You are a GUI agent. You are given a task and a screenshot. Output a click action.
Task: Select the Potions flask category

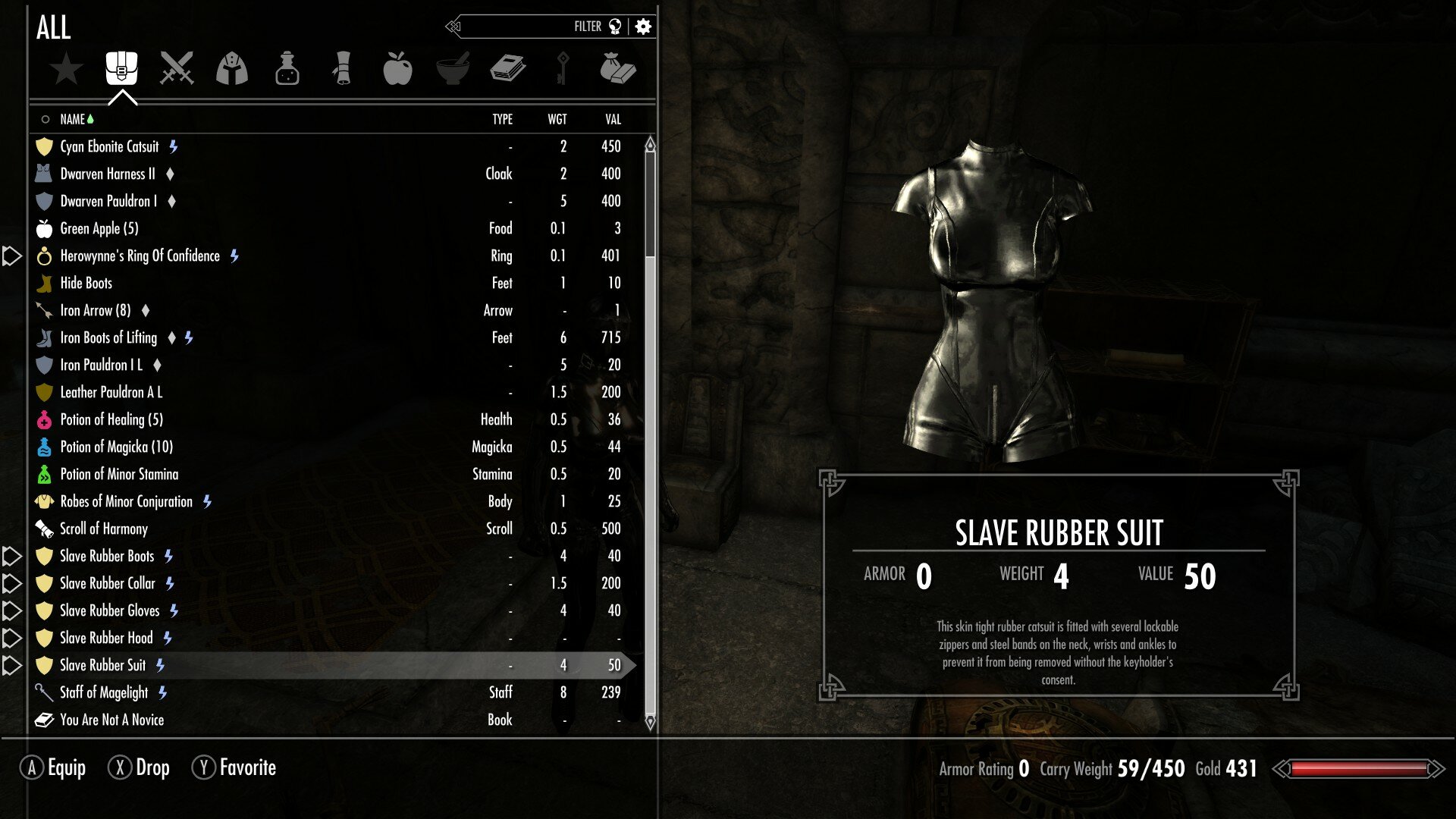coord(287,69)
